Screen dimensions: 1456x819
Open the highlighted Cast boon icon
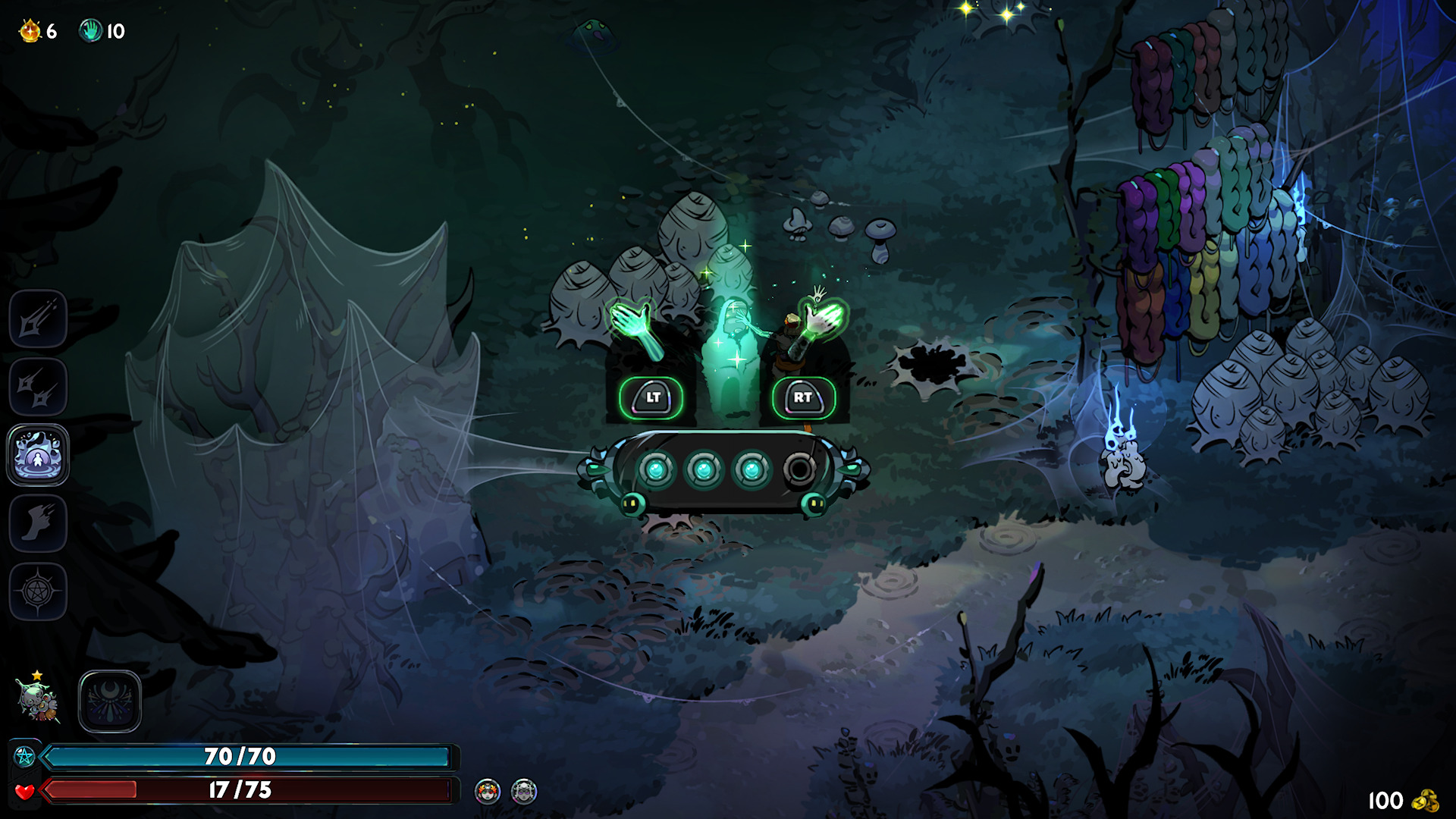point(38,455)
